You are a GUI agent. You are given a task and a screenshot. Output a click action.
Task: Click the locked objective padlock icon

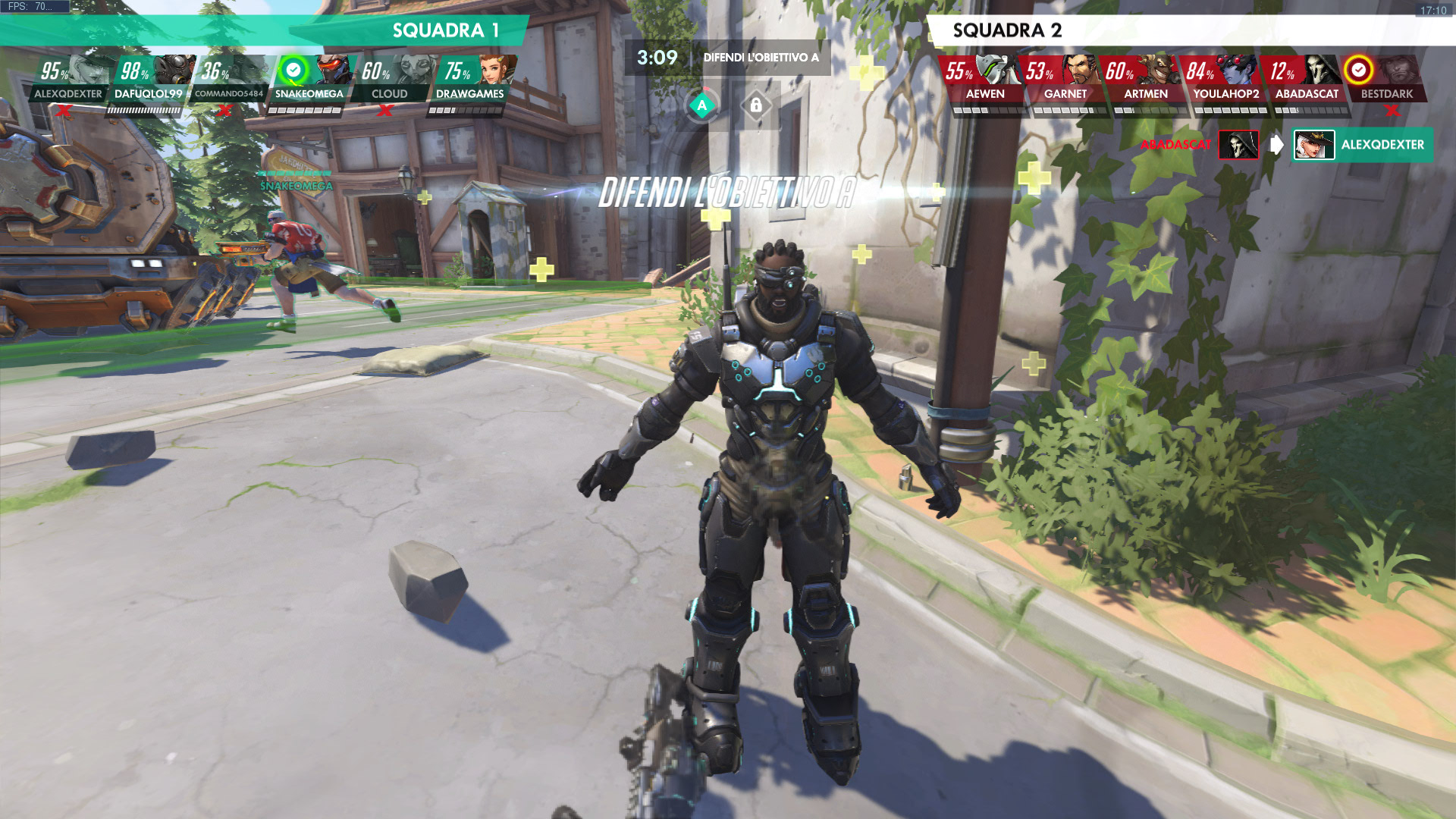tap(756, 105)
